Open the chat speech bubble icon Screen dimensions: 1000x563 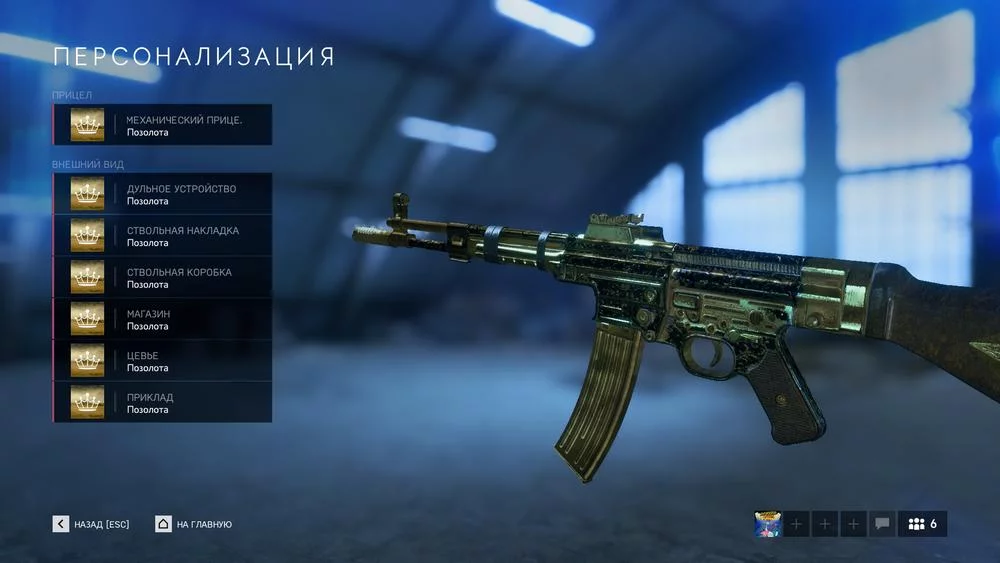(x=882, y=524)
